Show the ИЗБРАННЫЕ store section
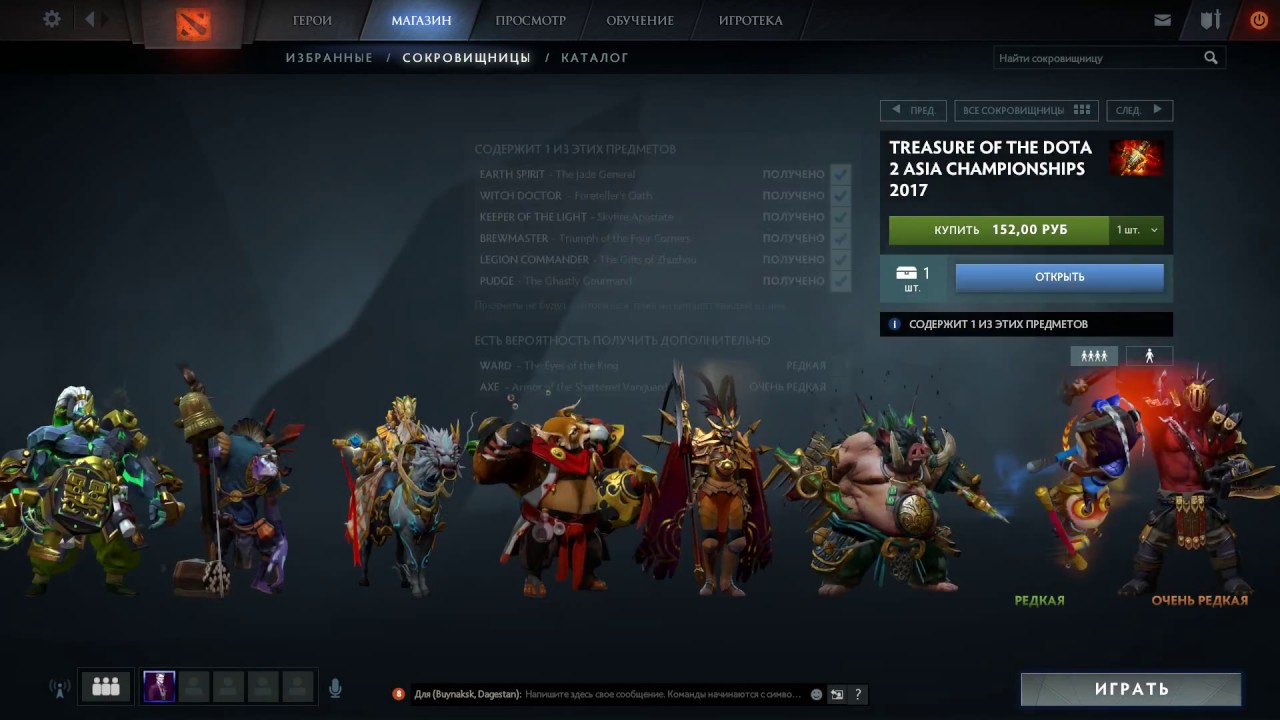This screenshot has width=1280, height=720. [x=329, y=58]
